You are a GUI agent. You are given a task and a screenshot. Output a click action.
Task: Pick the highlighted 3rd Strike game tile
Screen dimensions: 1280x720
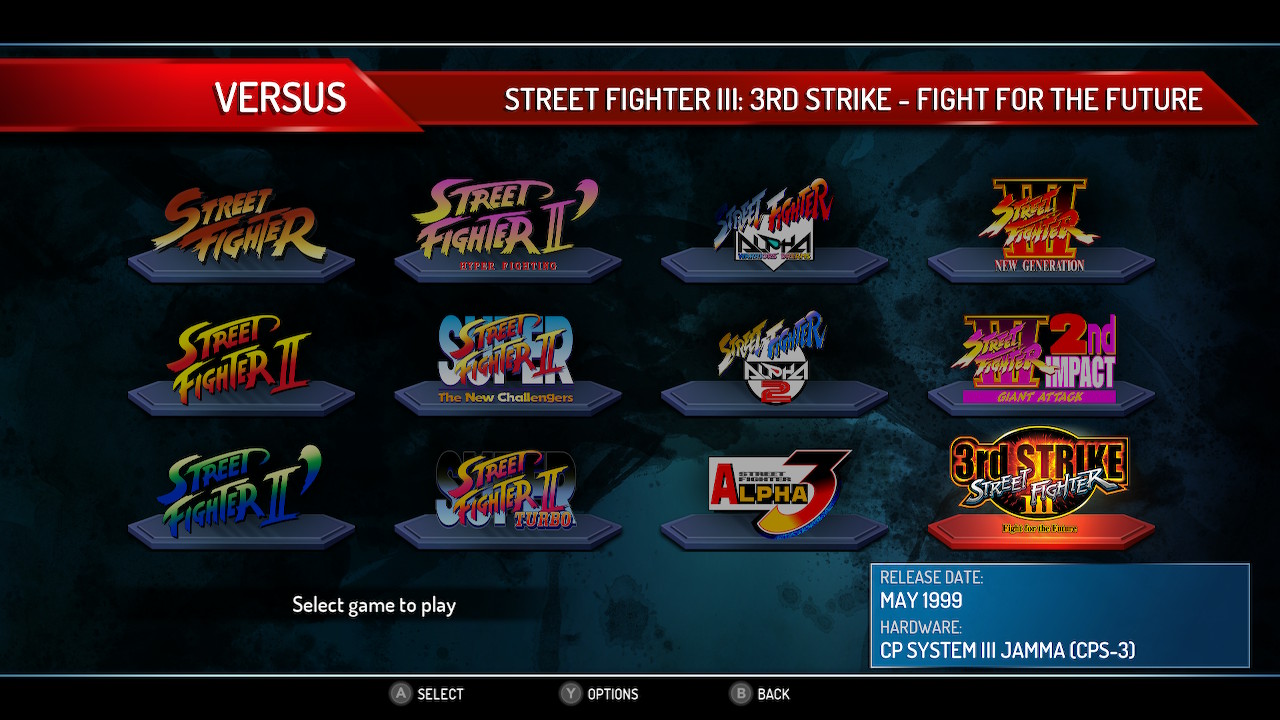[x=1040, y=486]
